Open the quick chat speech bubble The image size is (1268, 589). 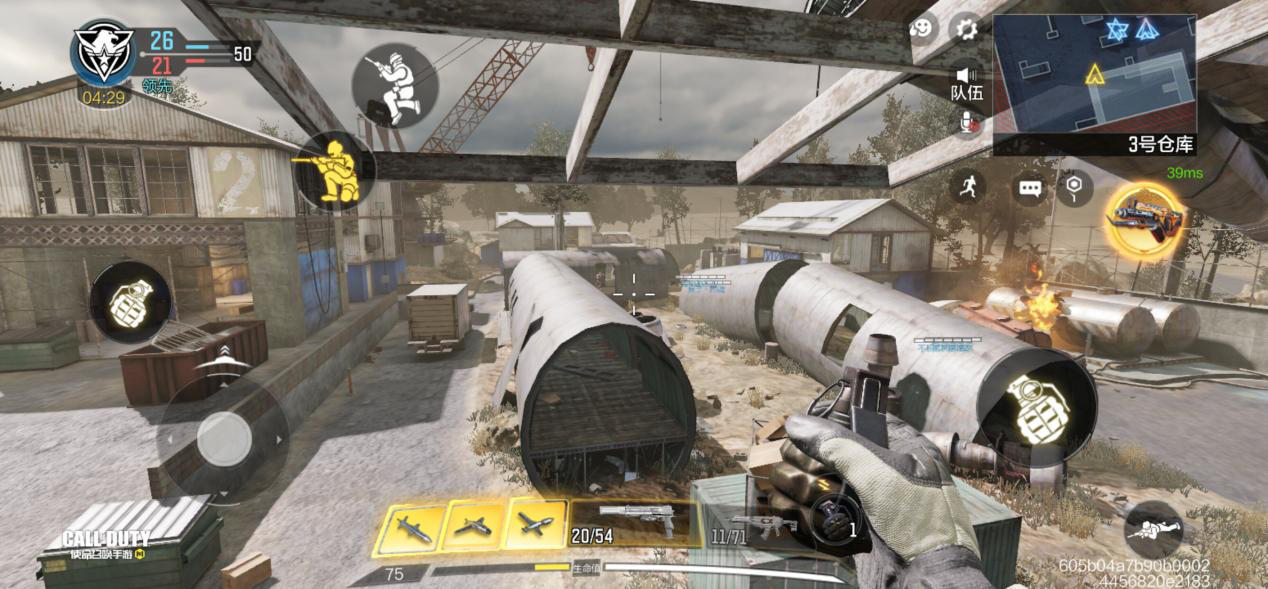[1030, 187]
